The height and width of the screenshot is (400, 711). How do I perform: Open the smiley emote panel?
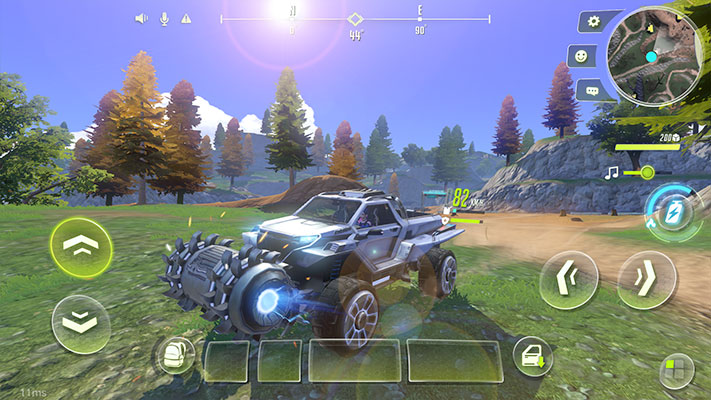pyautogui.click(x=581, y=55)
